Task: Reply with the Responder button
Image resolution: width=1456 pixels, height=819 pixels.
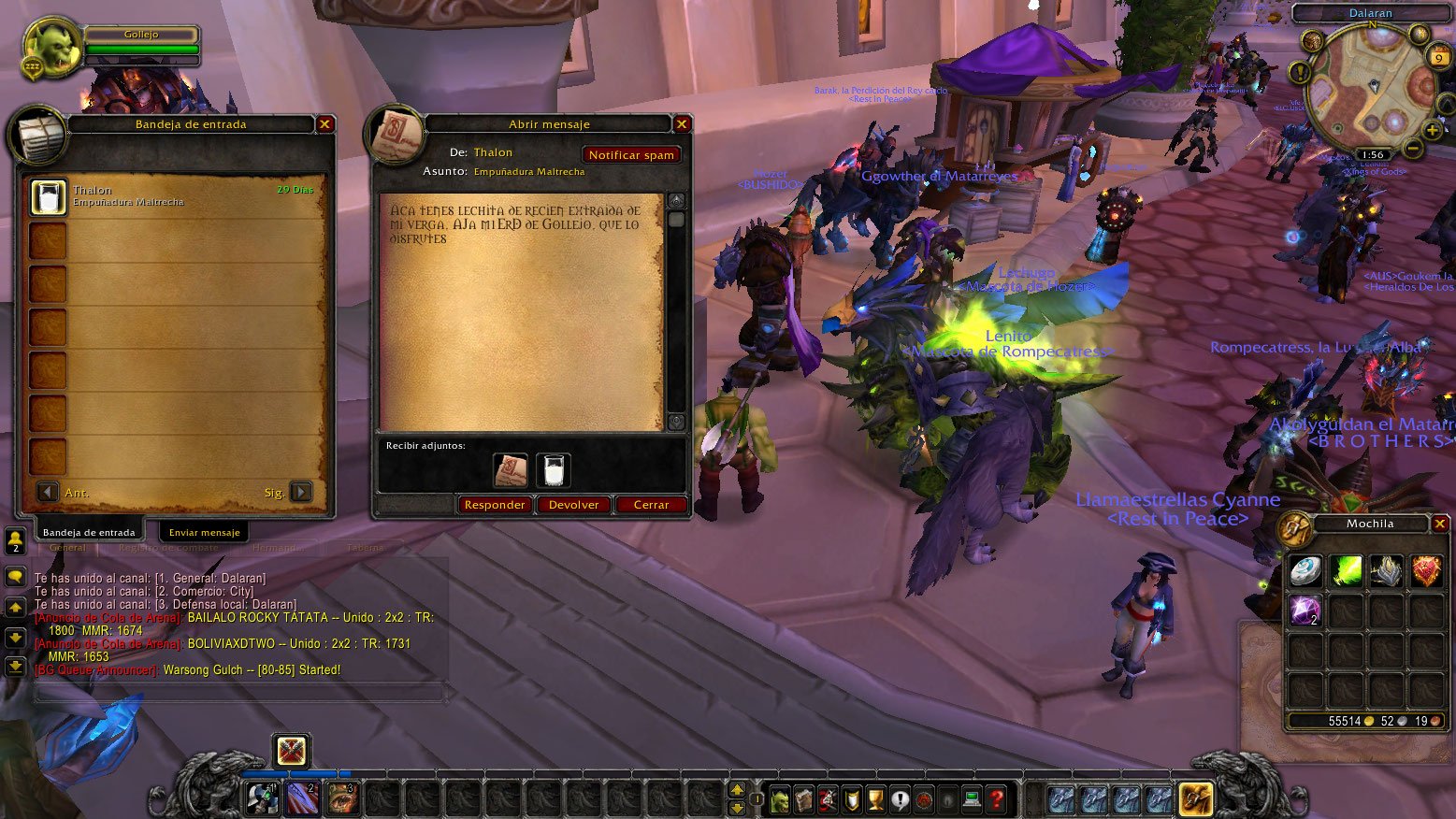Action: tap(495, 505)
